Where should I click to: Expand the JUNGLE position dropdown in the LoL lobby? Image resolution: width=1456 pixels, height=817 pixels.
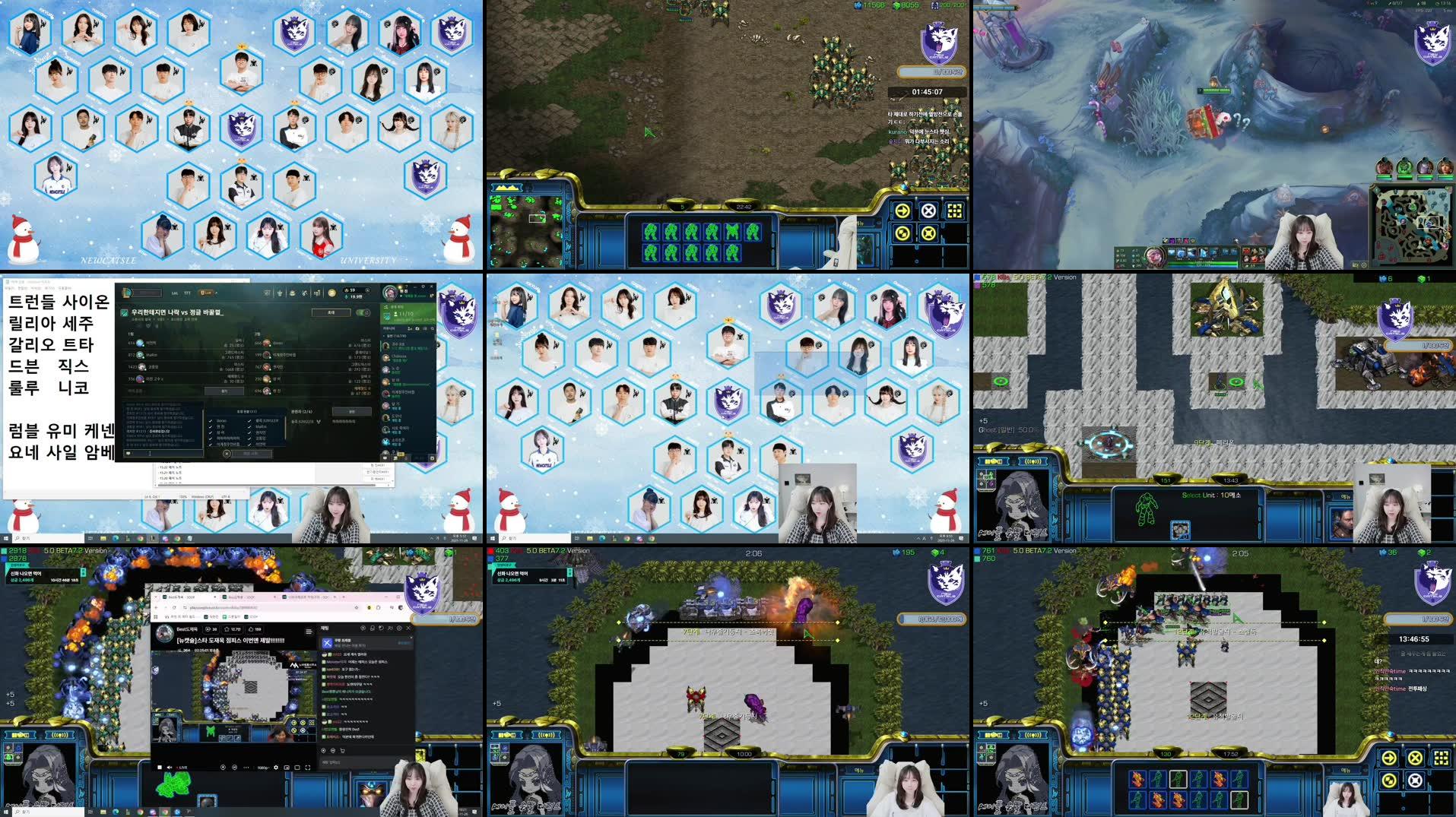point(317,421)
